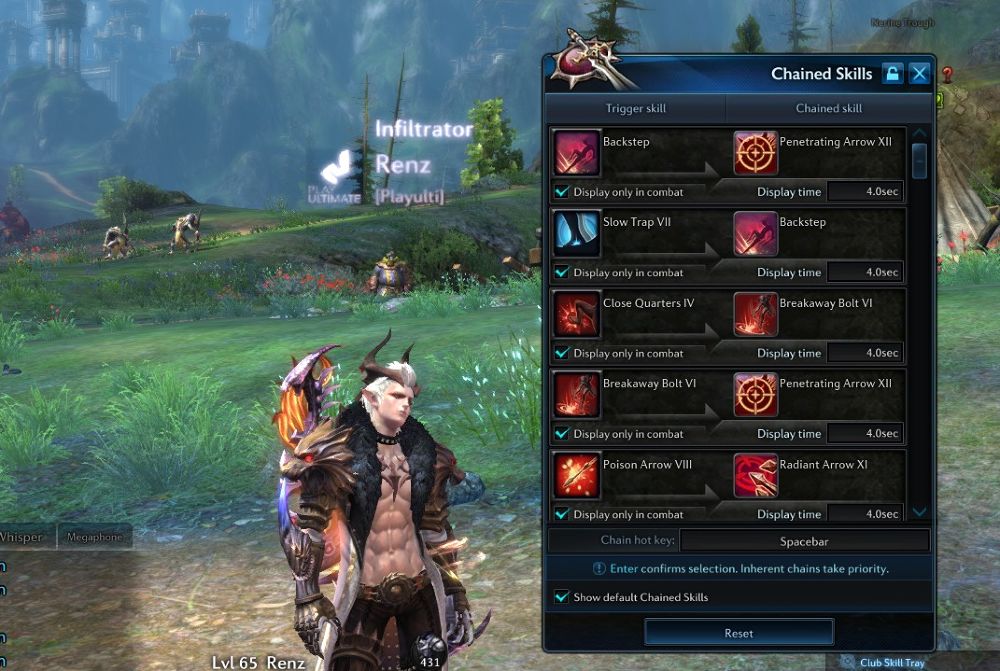The height and width of the screenshot is (671, 1000).
Task: Edit display time for Poison Arrow VIII chain
Action: pos(865,514)
